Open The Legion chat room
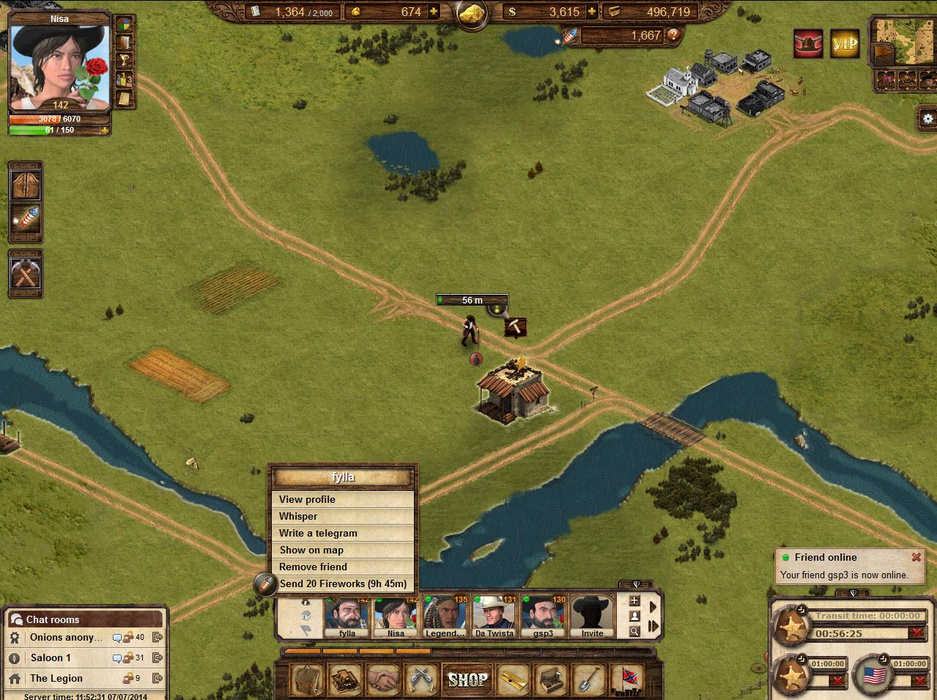The height and width of the screenshot is (700, 937). point(56,678)
